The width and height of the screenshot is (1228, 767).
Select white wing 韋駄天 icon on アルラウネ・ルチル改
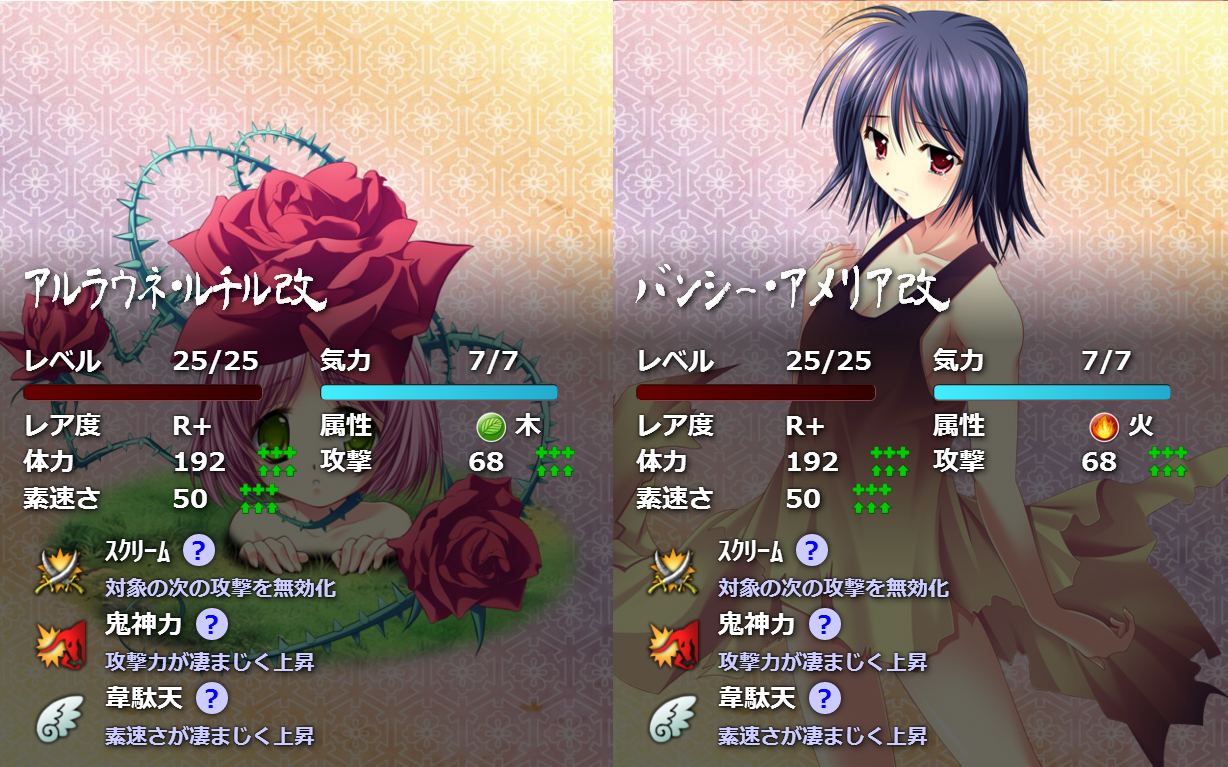click(x=58, y=720)
